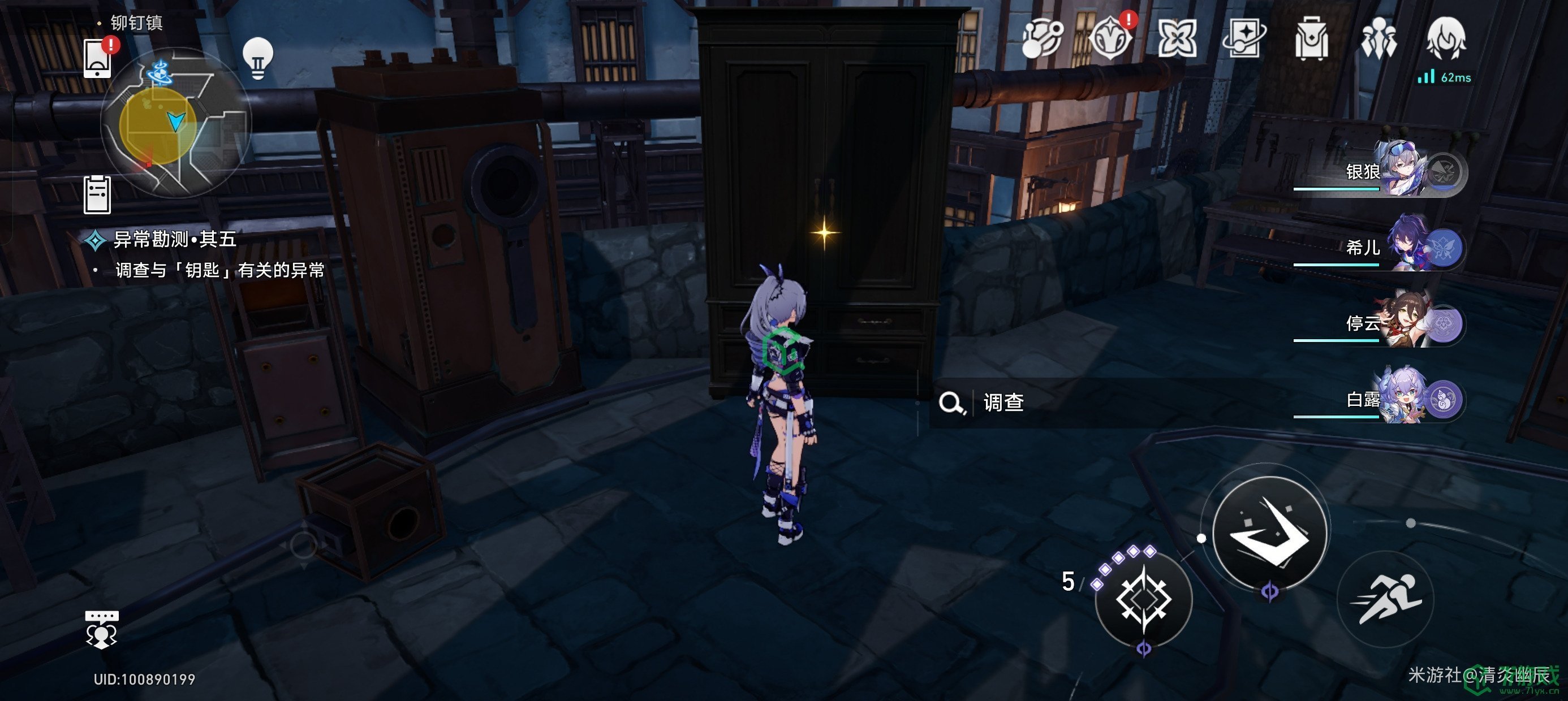Open the chat bubble icon
1568x701 pixels.
tap(101, 629)
